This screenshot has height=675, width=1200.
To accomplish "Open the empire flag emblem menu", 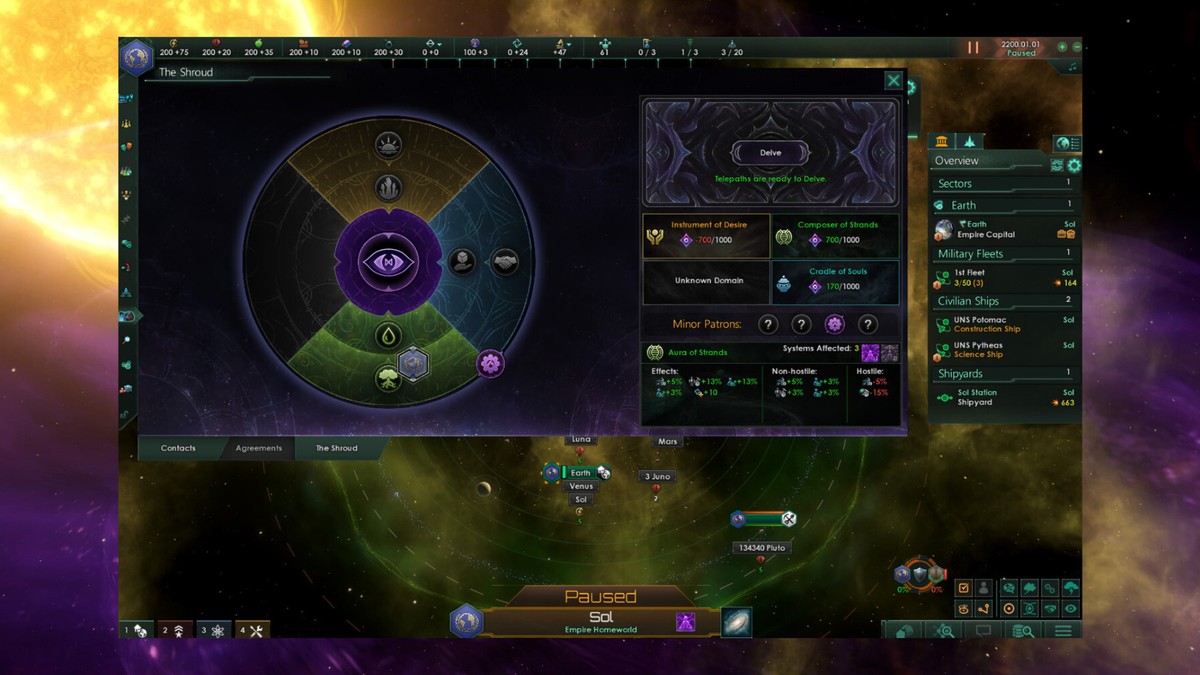I will 137,56.
